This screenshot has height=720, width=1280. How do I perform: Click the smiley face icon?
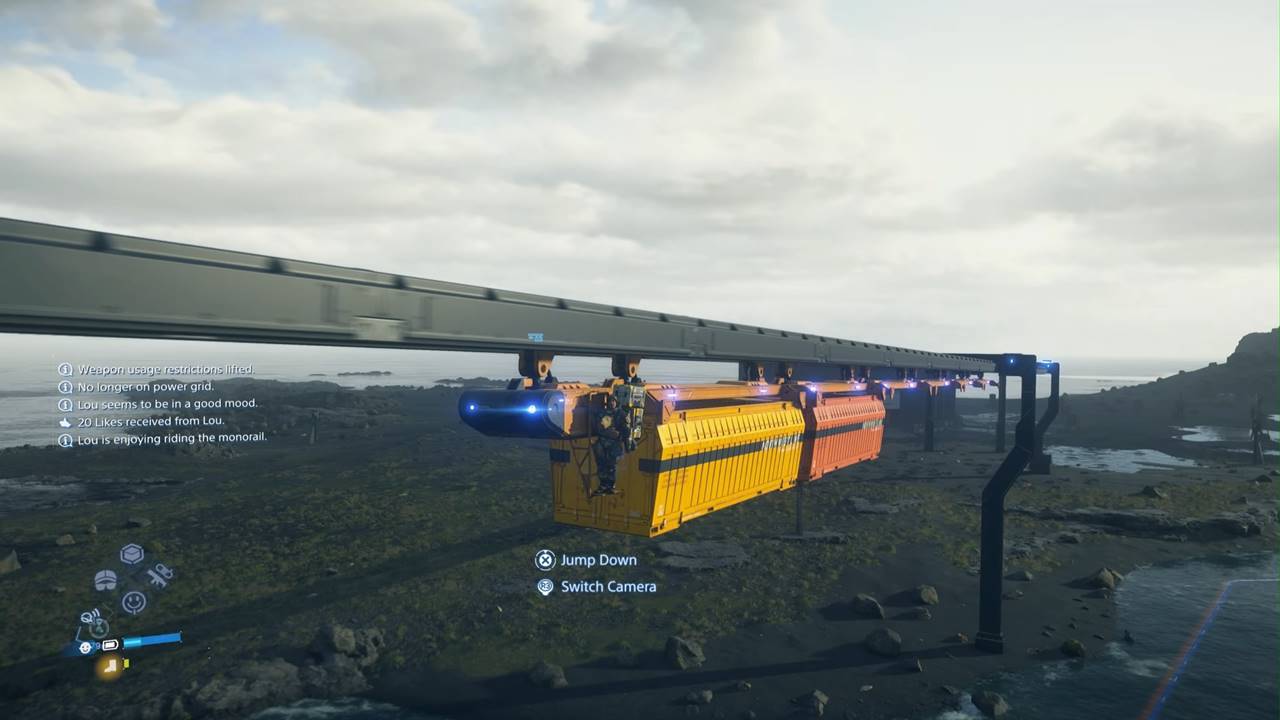click(133, 602)
